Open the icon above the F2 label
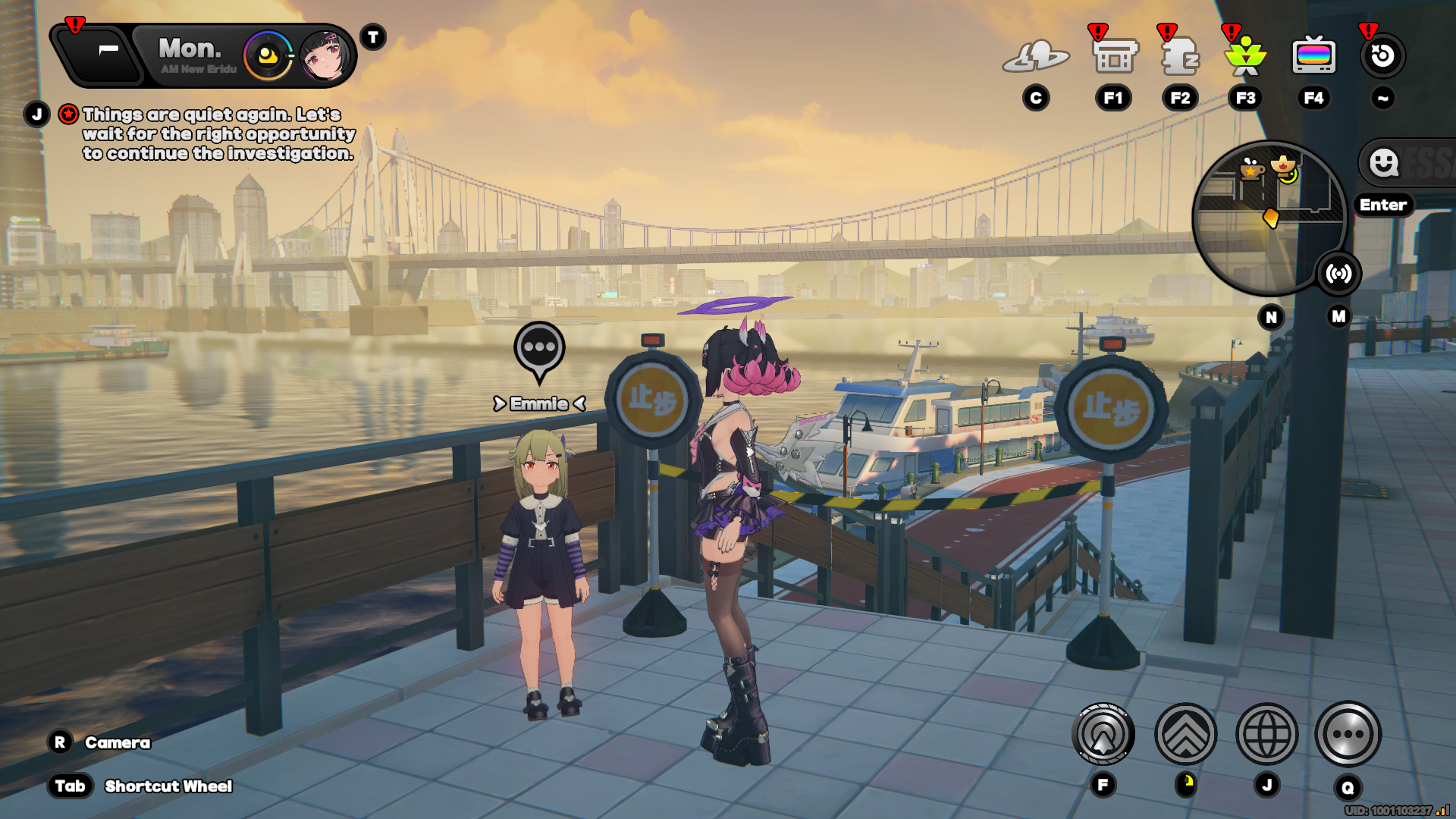Image resolution: width=1456 pixels, height=819 pixels. 1180,57
